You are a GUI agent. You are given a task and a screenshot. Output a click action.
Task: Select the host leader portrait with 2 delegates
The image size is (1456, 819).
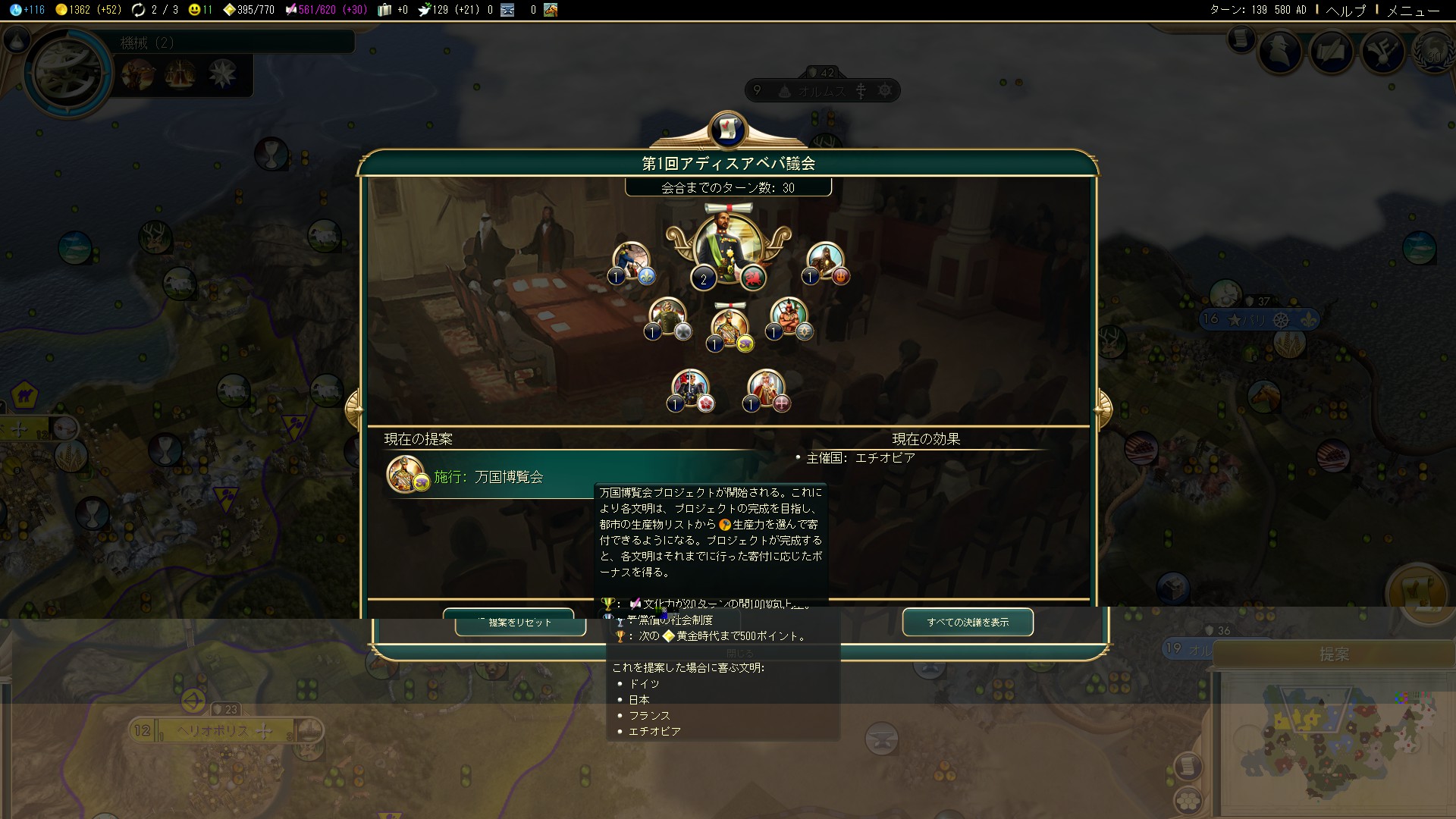point(728,248)
